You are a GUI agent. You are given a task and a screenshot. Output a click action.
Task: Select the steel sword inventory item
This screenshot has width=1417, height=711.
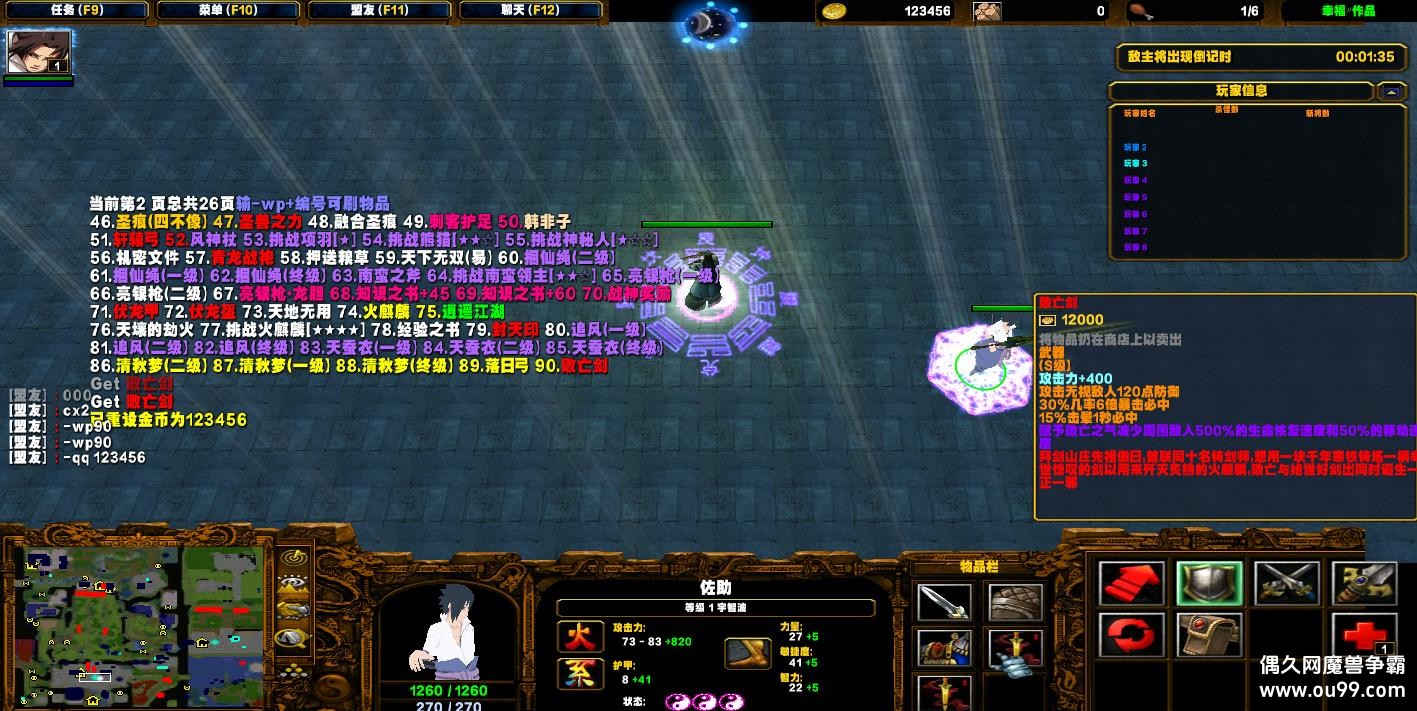[x=943, y=602]
